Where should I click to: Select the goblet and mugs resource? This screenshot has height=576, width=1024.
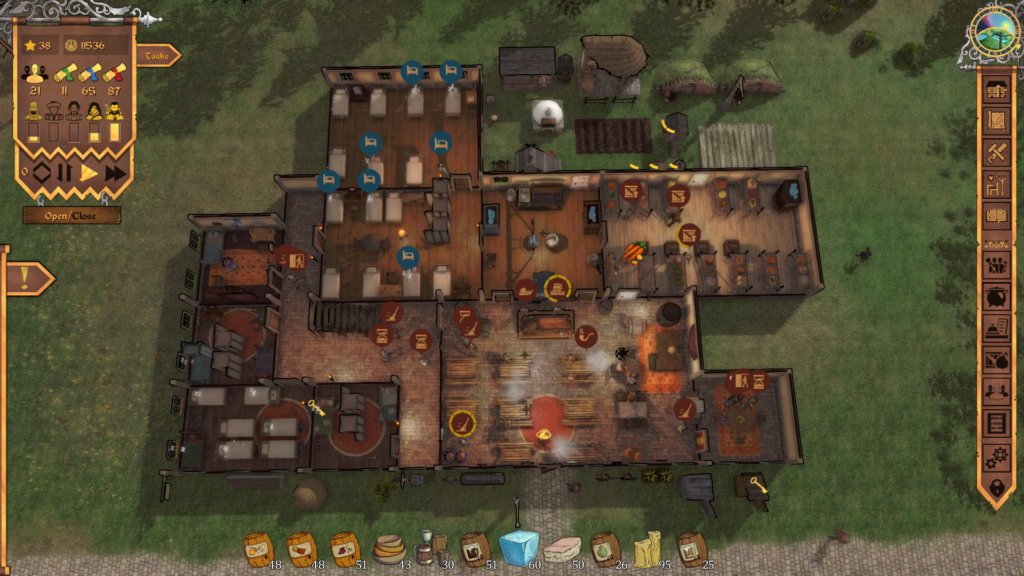pyautogui.click(x=431, y=549)
